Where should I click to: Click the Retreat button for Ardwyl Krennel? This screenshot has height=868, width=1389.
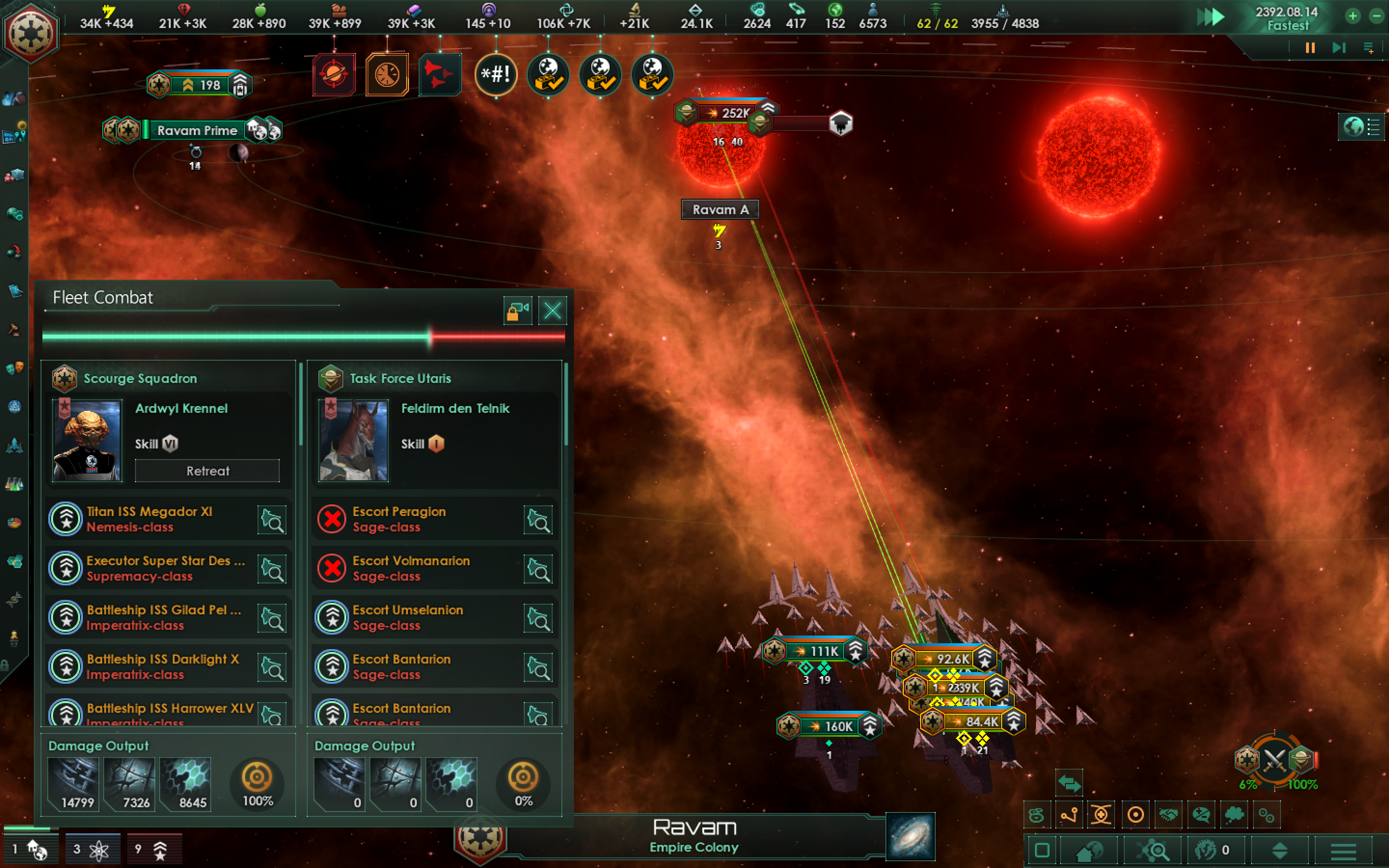point(207,471)
